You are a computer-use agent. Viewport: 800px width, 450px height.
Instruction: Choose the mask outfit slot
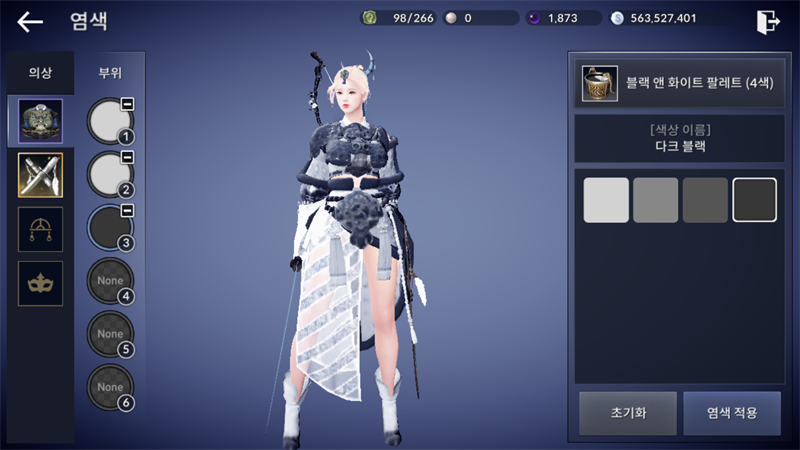[x=41, y=283]
